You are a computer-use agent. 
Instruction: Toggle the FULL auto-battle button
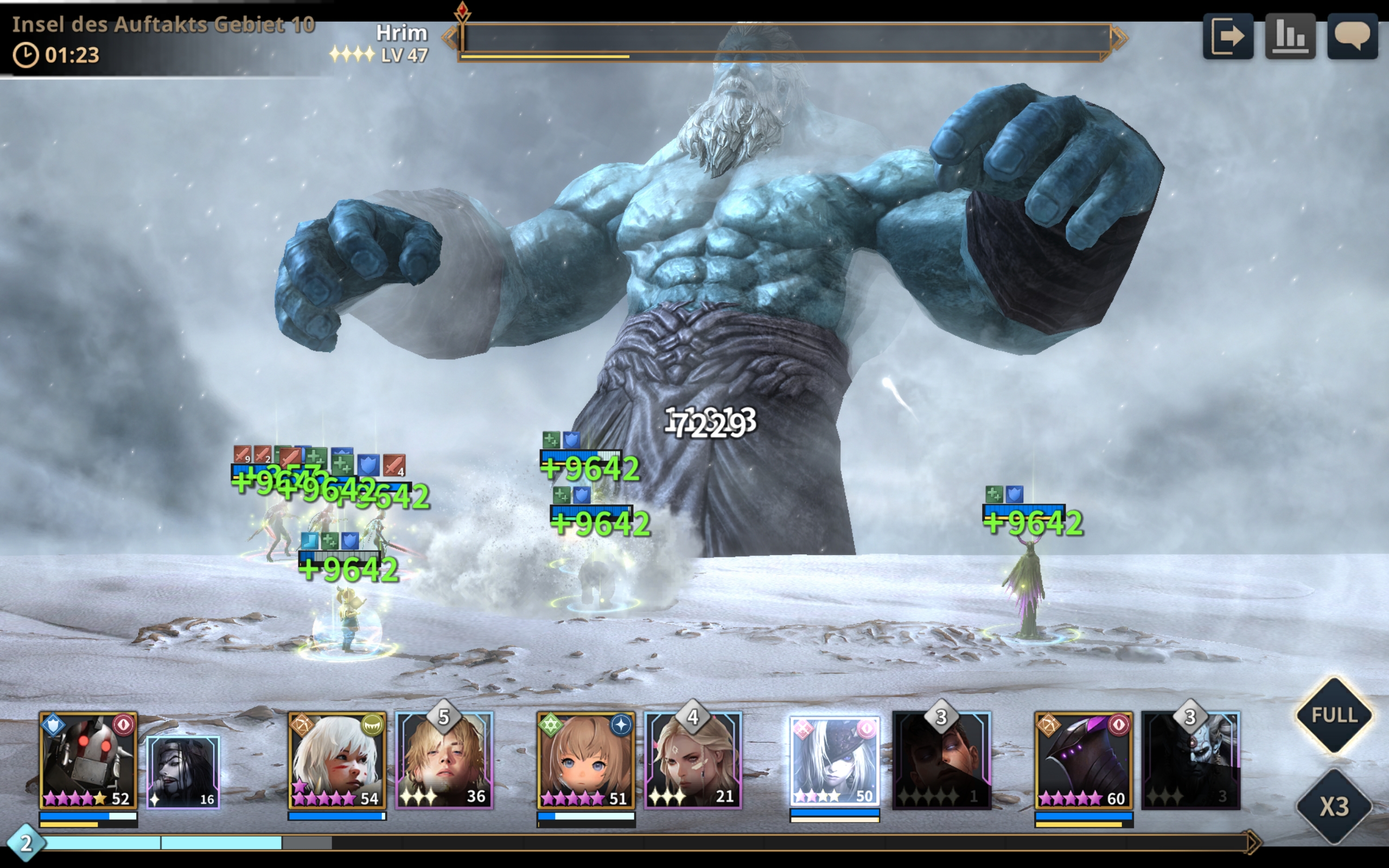[1334, 716]
